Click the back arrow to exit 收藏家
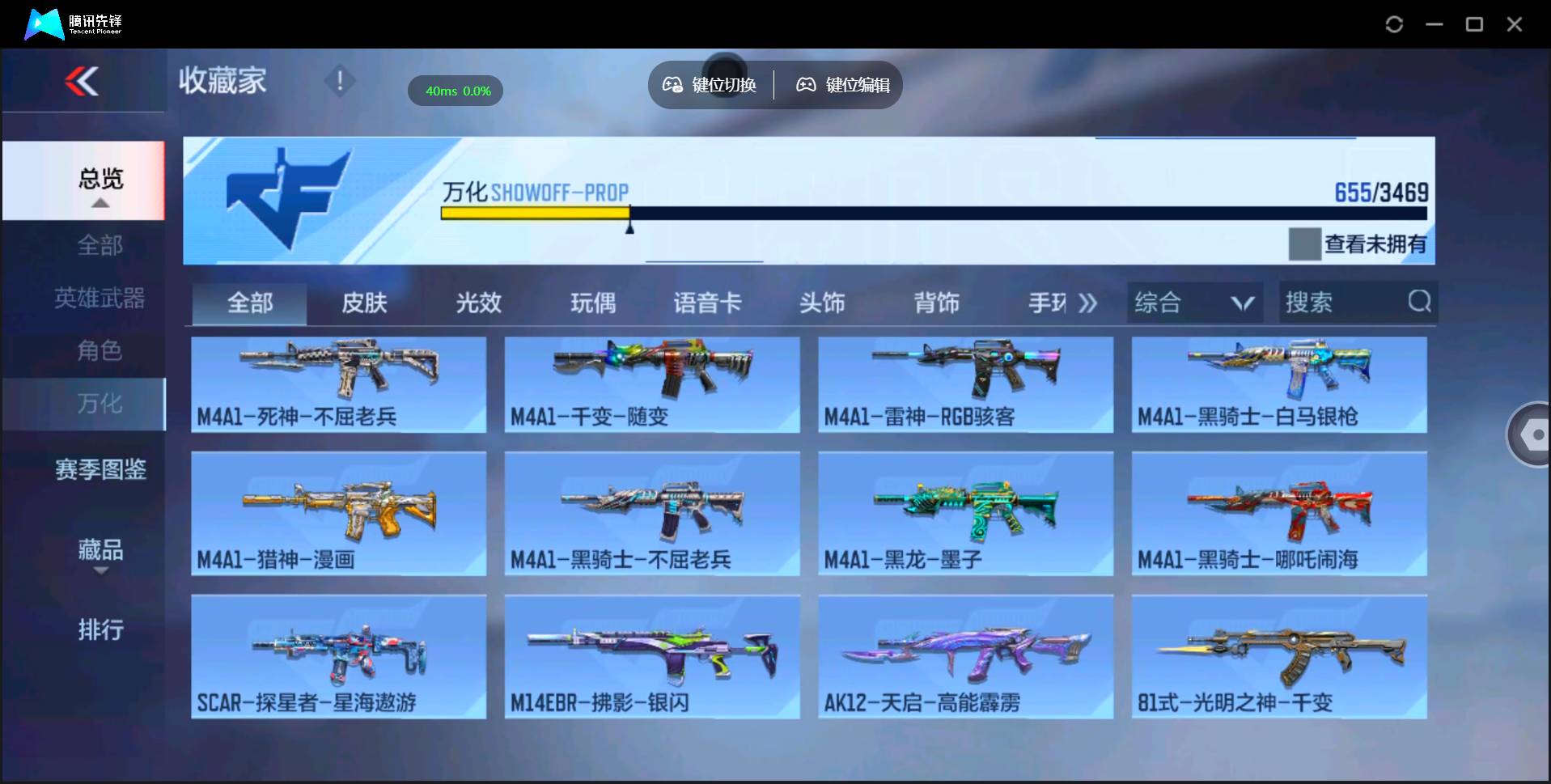The height and width of the screenshot is (784, 1551). pos(83,81)
